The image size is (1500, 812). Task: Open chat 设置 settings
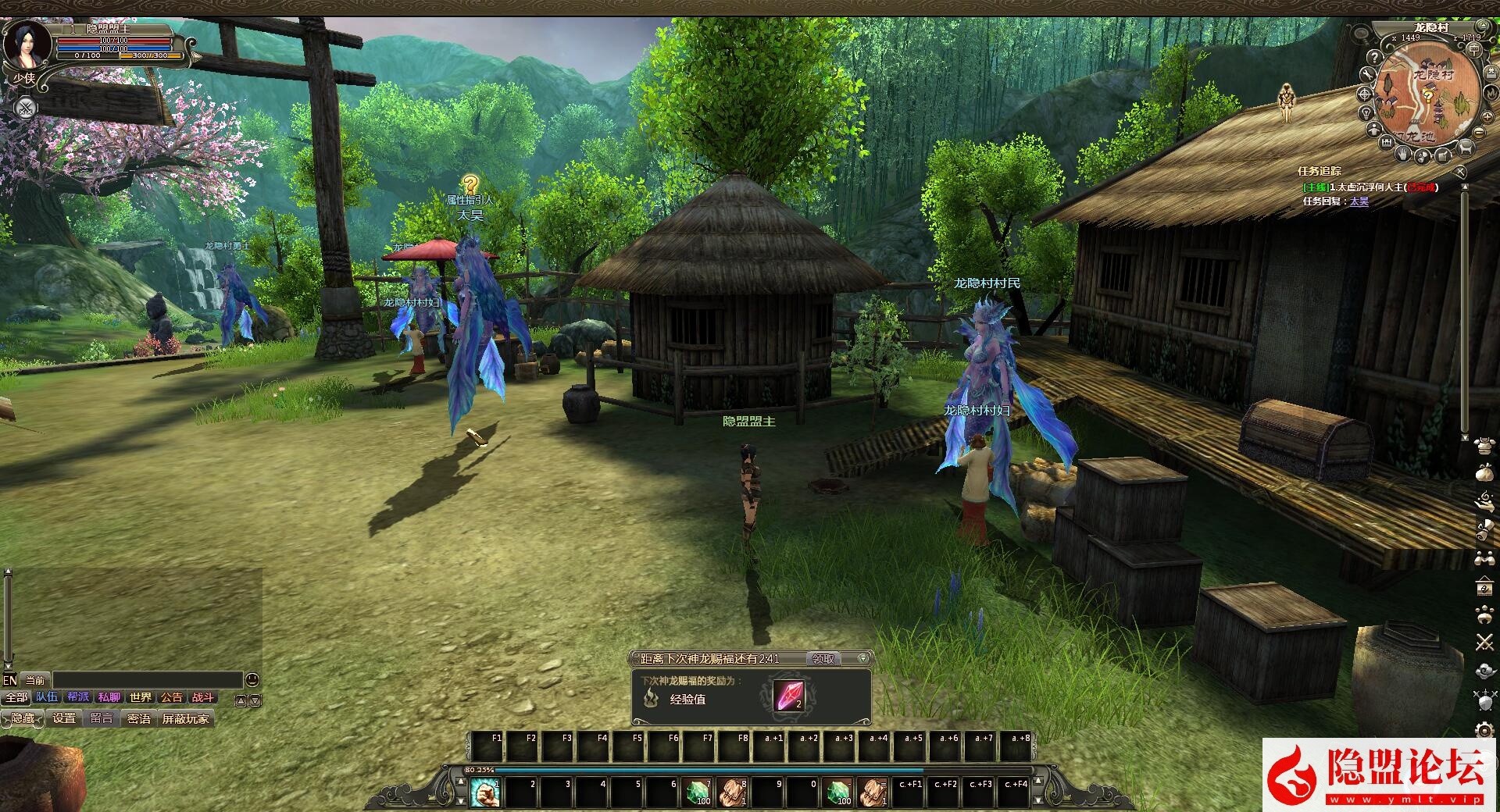pos(64,718)
